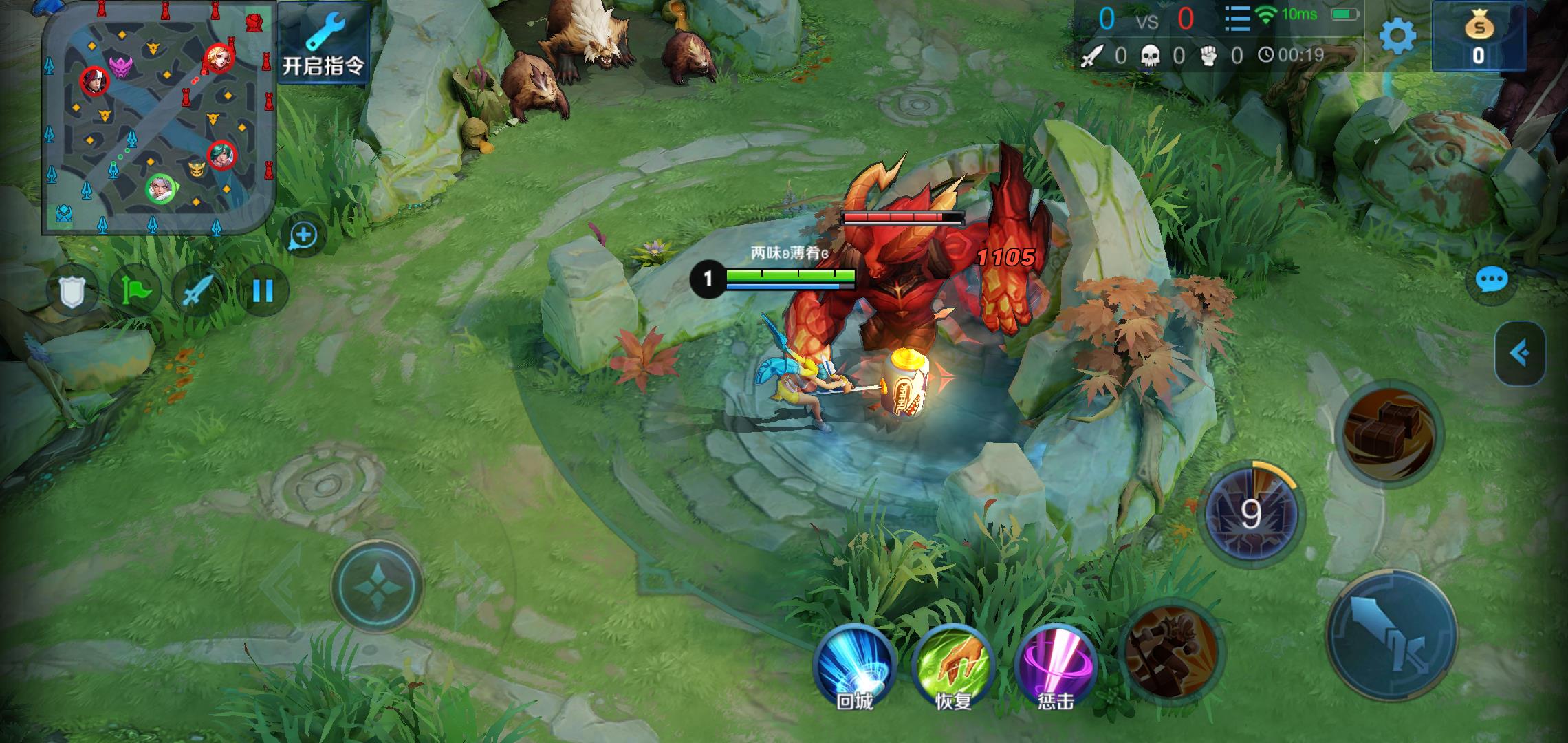Open the chat bubble
This screenshot has width=1568, height=743.
tap(1492, 280)
